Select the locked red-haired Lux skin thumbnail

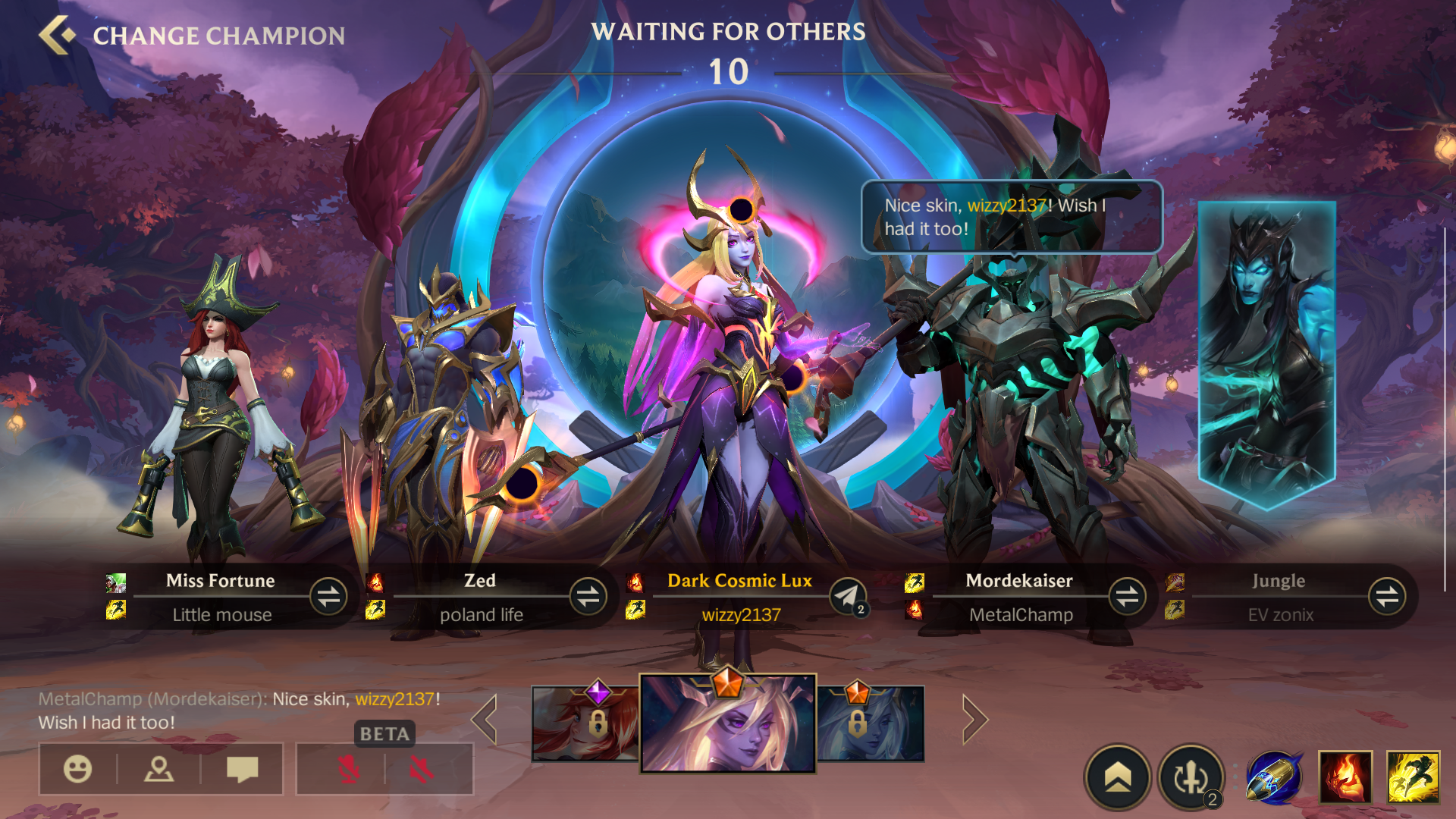[585, 723]
